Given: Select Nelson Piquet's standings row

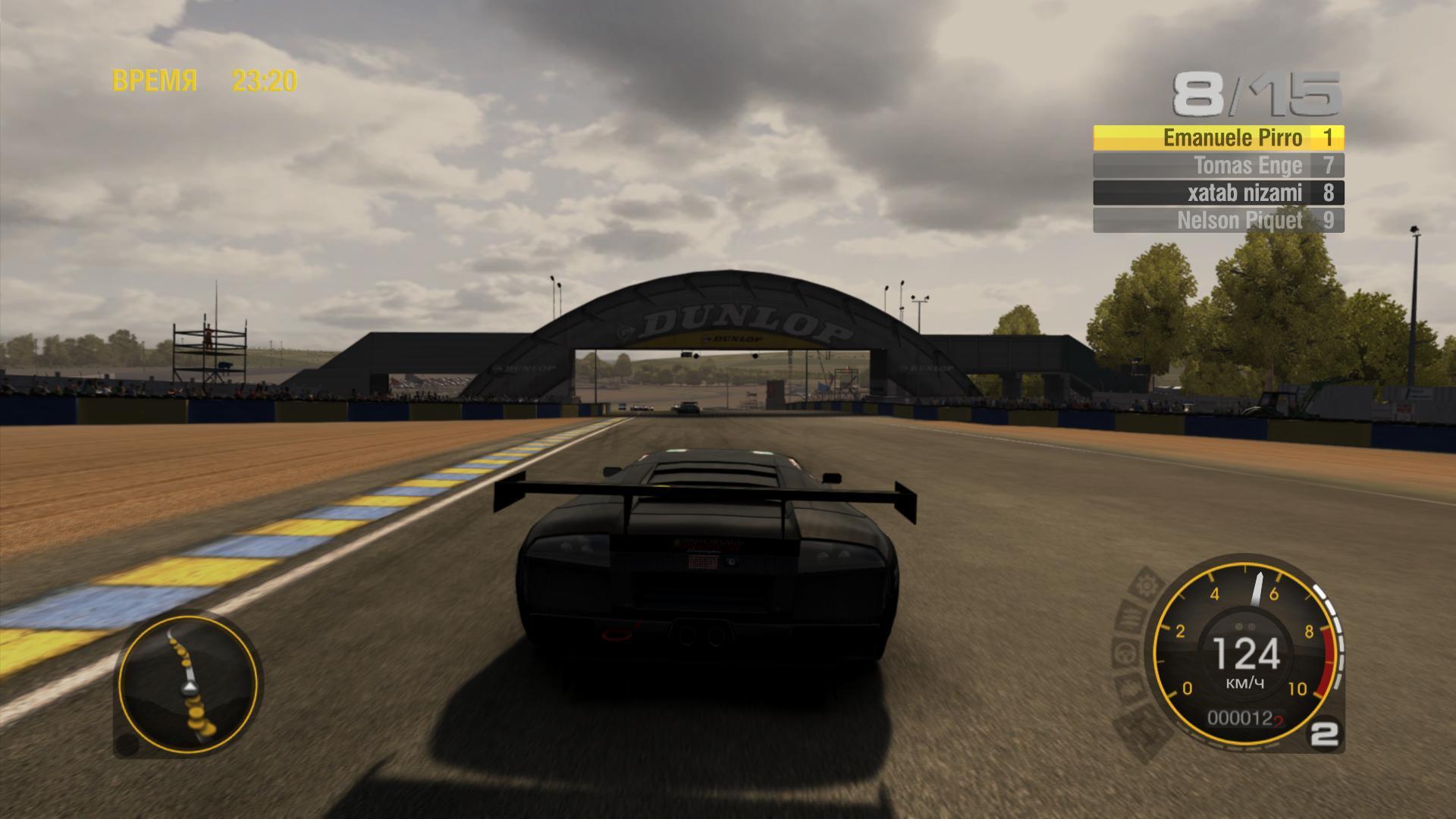Looking at the screenshot, I should (x=1218, y=221).
